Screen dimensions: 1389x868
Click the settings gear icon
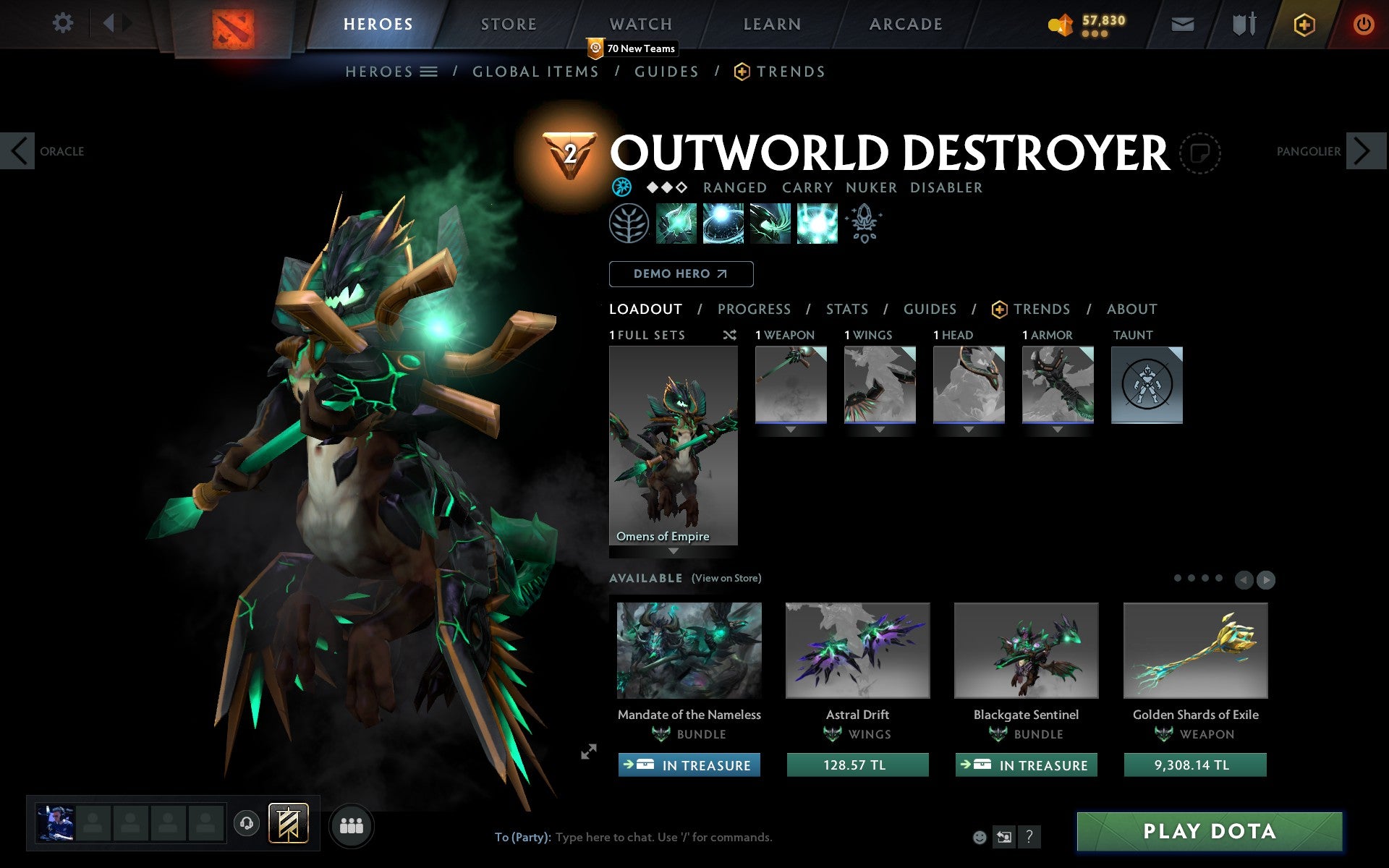64,23
